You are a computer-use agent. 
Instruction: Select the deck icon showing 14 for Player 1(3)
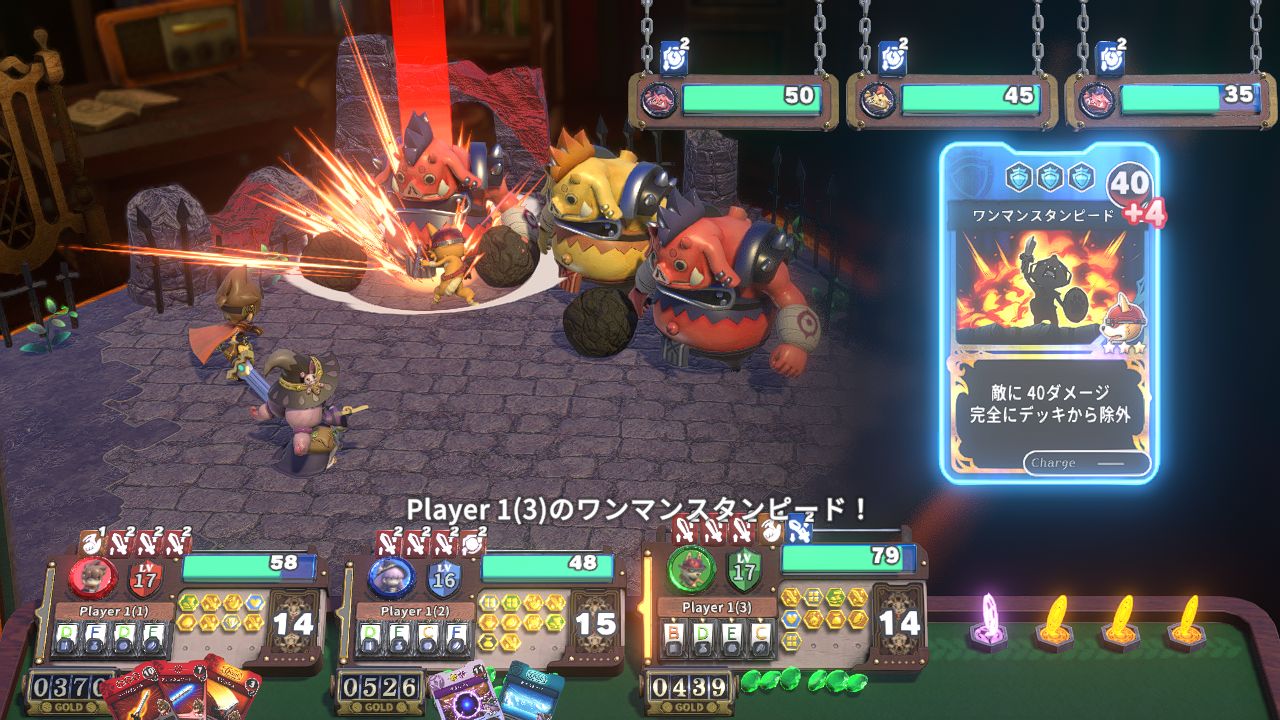coord(897,620)
